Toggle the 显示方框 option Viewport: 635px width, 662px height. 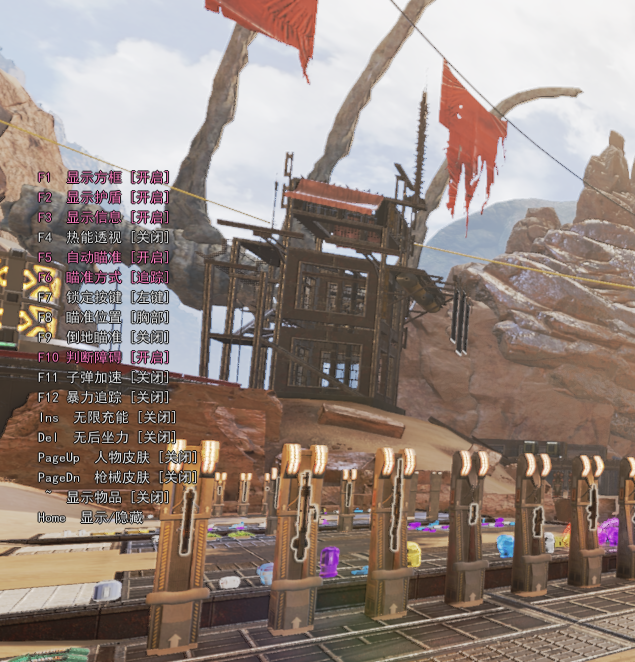105,177
